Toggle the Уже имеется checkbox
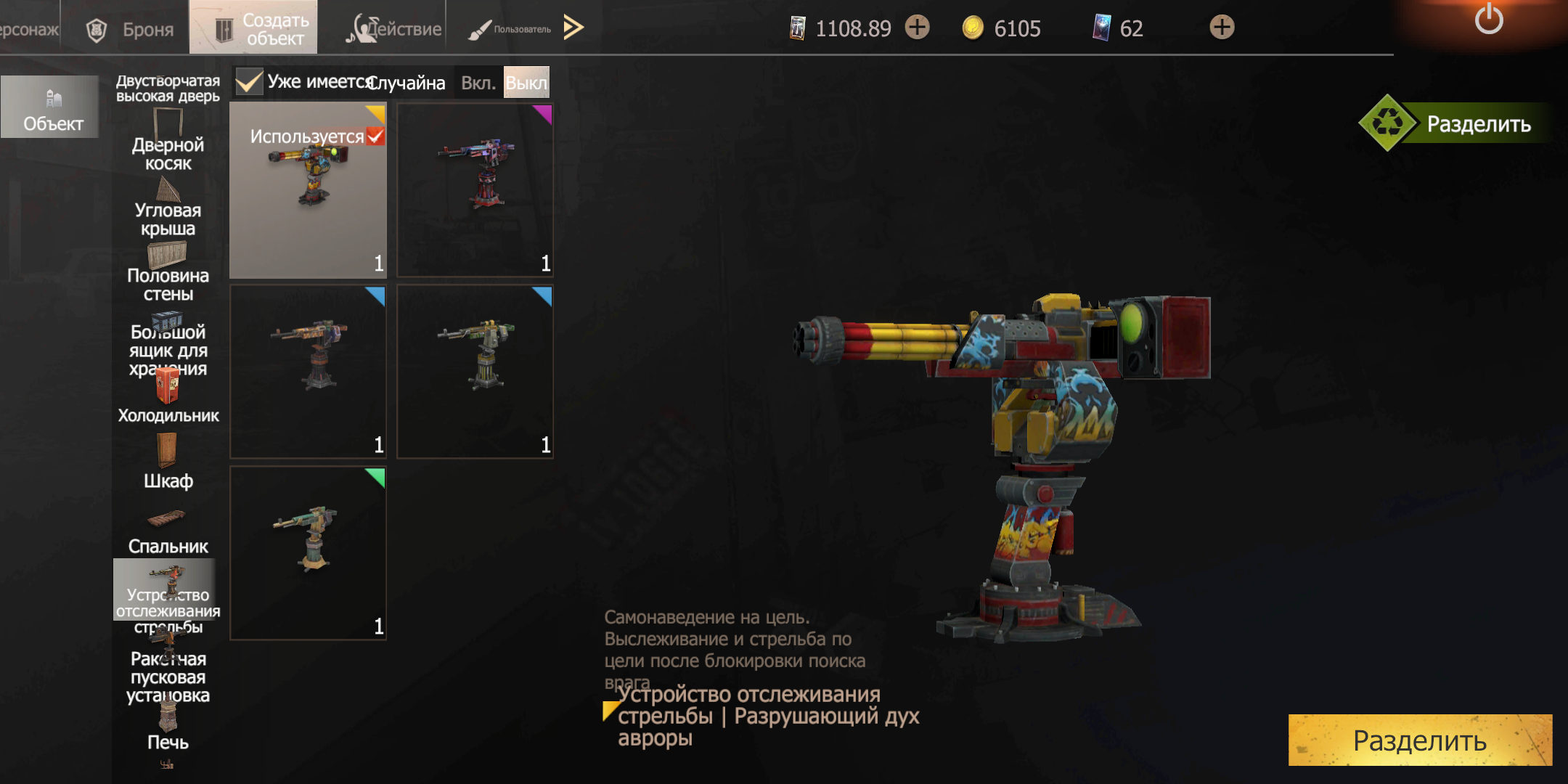The image size is (1568, 784). click(x=249, y=82)
